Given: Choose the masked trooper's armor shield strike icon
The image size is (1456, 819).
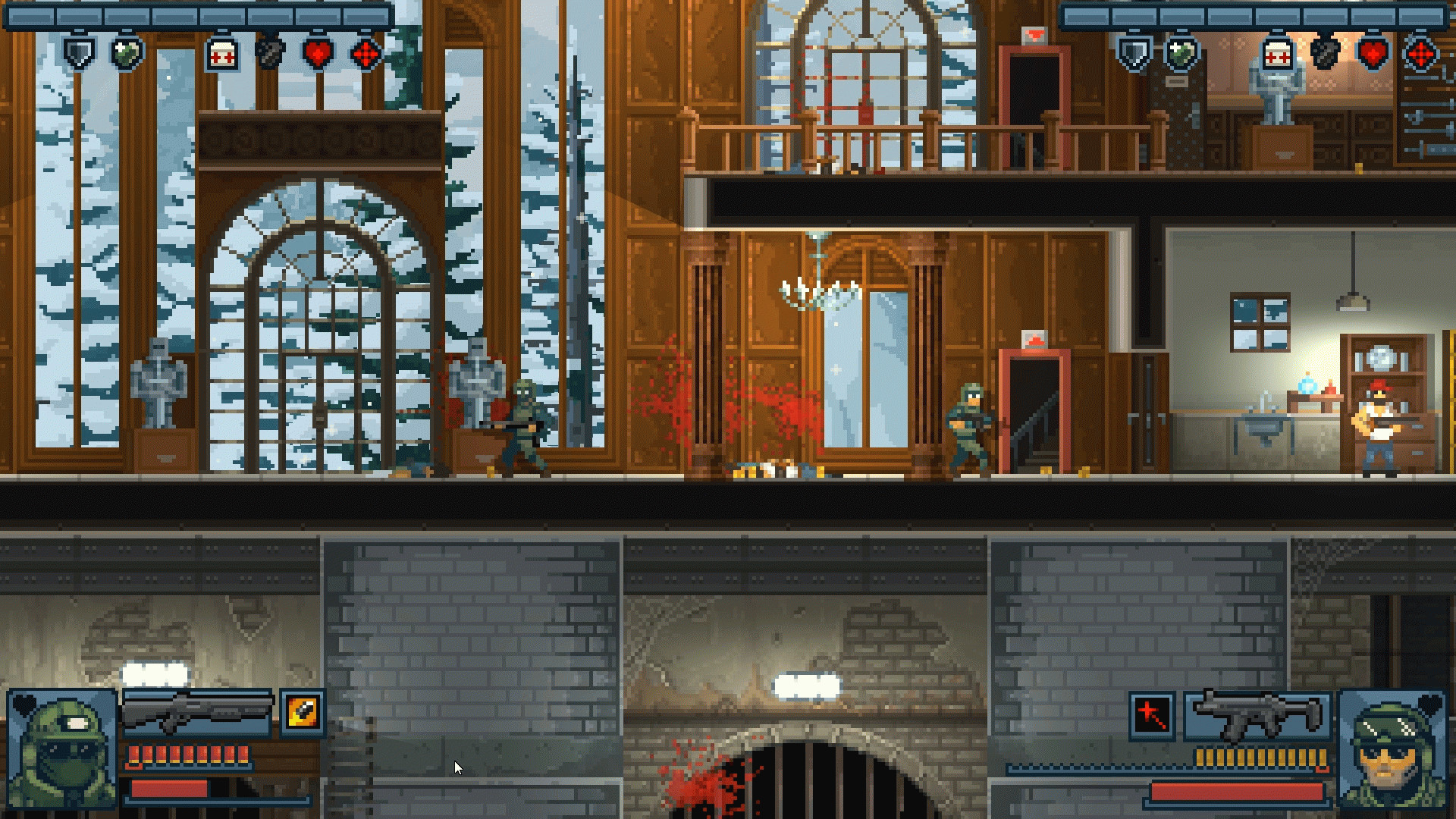Looking at the screenshot, I should (x=79, y=54).
